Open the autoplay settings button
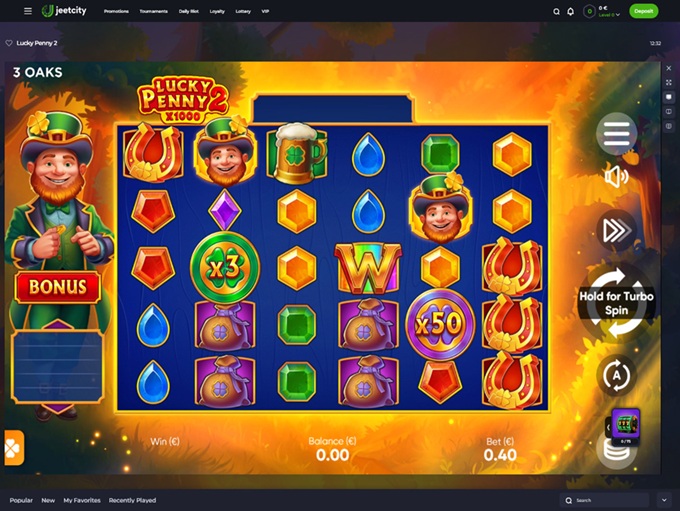Image resolution: width=680 pixels, height=511 pixels. click(616, 376)
